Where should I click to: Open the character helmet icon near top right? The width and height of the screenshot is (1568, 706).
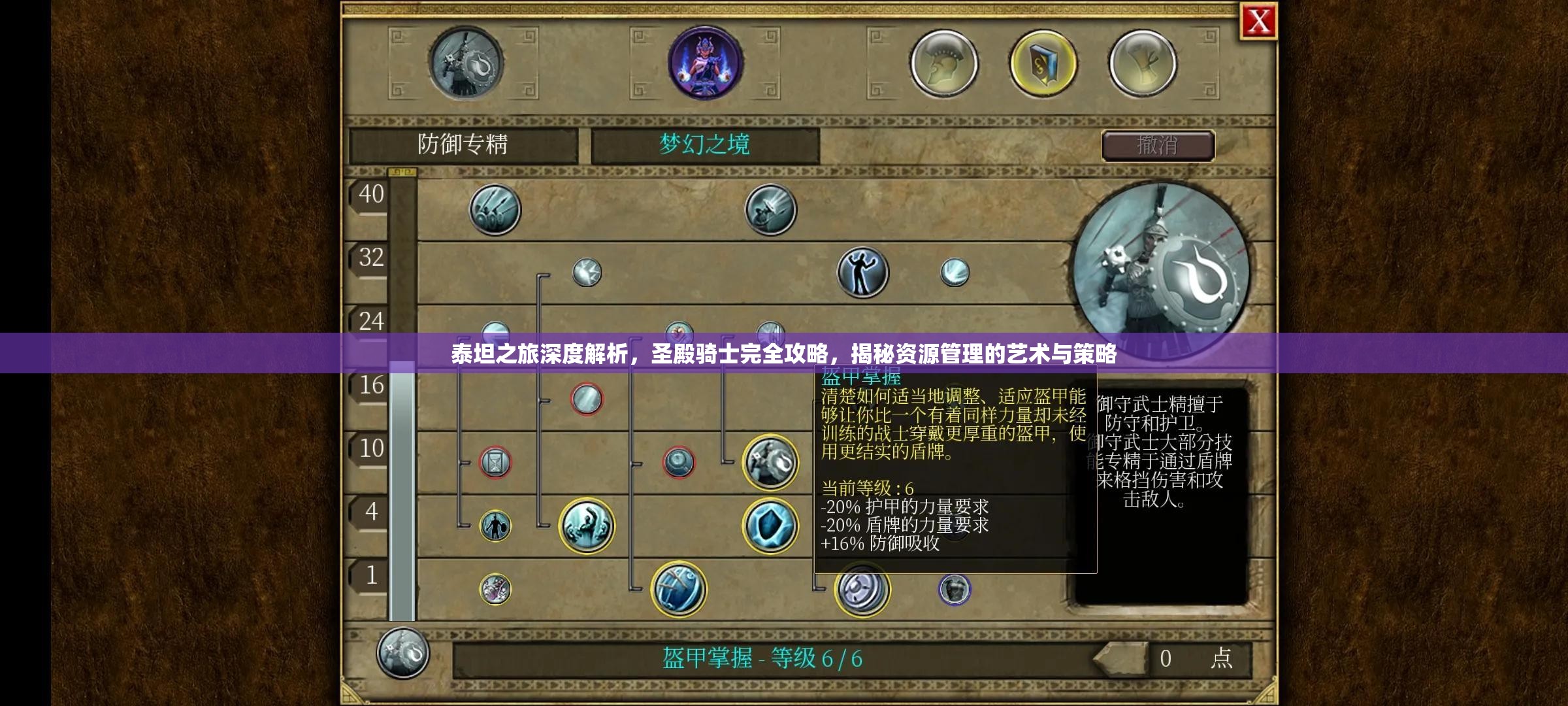click(943, 63)
